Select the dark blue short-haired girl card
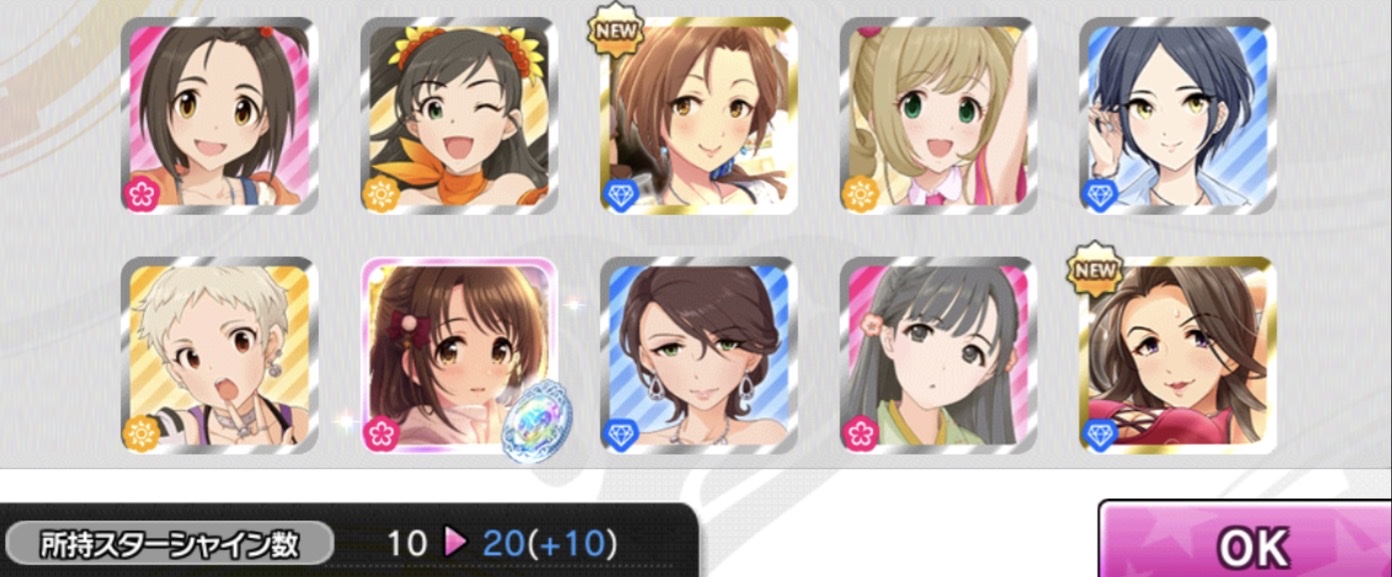Image resolution: width=1392 pixels, height=577 pixels. tap(1177, 116)
